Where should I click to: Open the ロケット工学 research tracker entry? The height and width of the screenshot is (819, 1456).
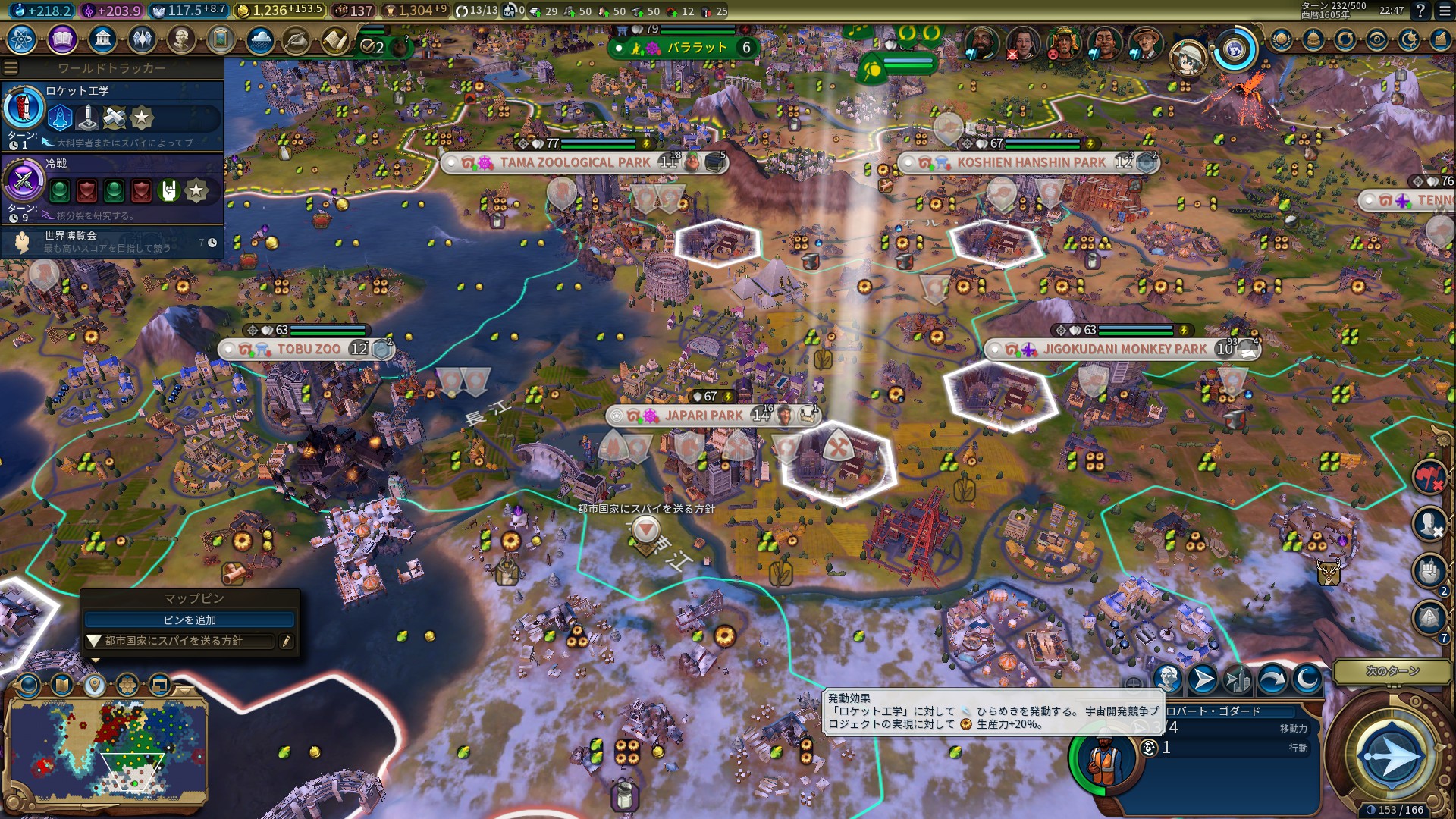(112, 115)
